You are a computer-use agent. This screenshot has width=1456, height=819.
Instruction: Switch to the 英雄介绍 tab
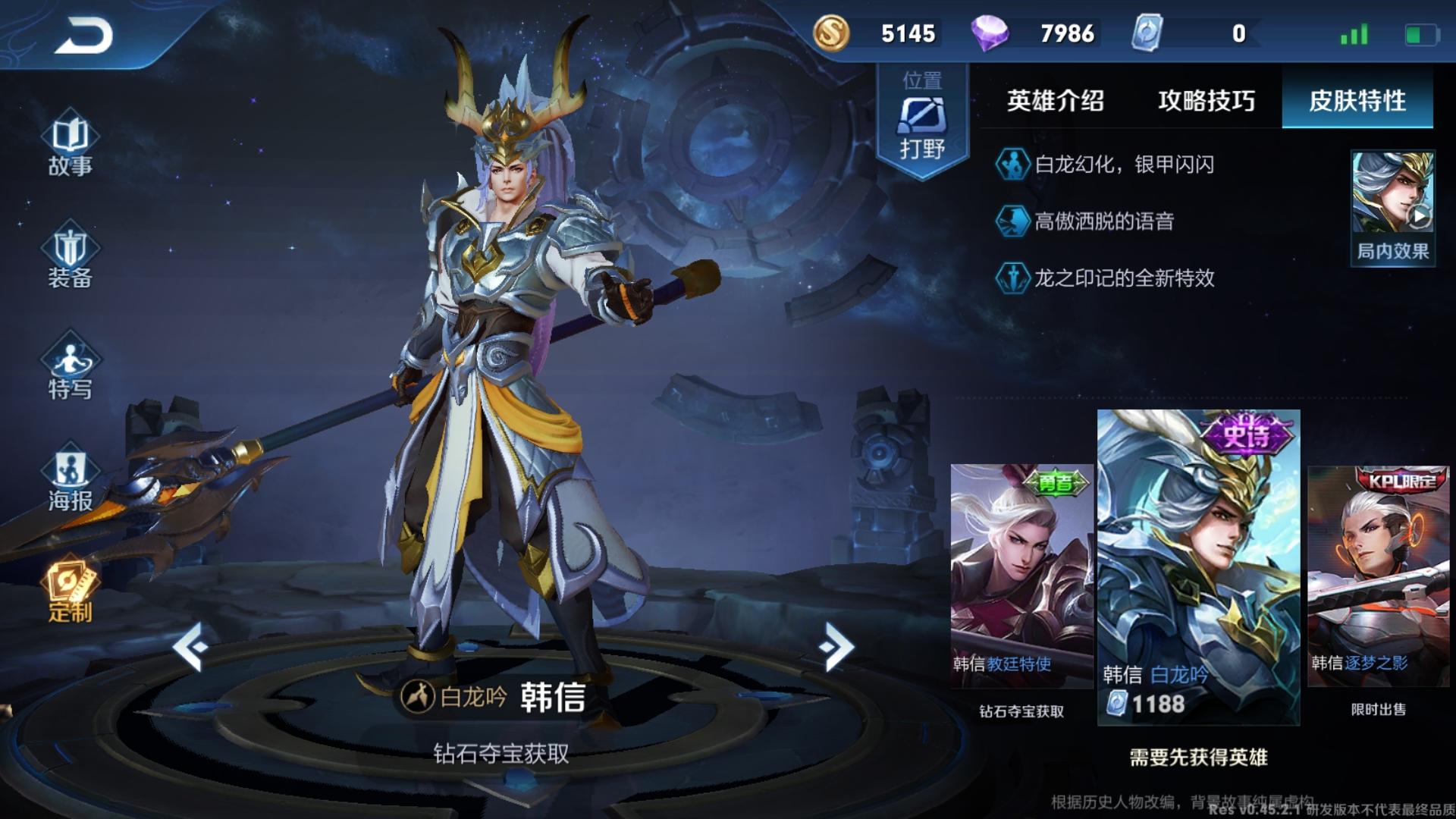[1054, 101]
